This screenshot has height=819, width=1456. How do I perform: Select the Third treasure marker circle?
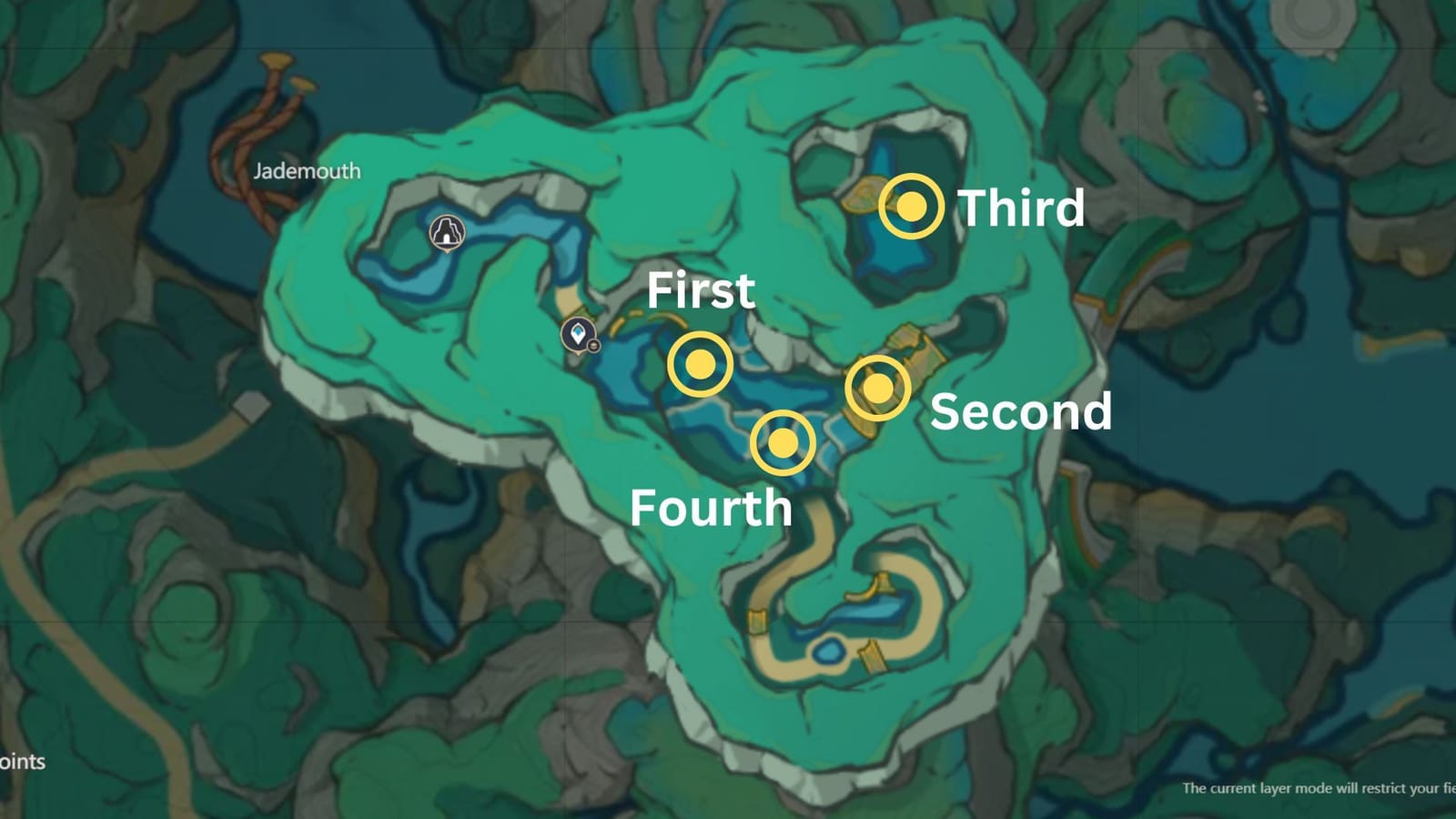tap(911, 207)
